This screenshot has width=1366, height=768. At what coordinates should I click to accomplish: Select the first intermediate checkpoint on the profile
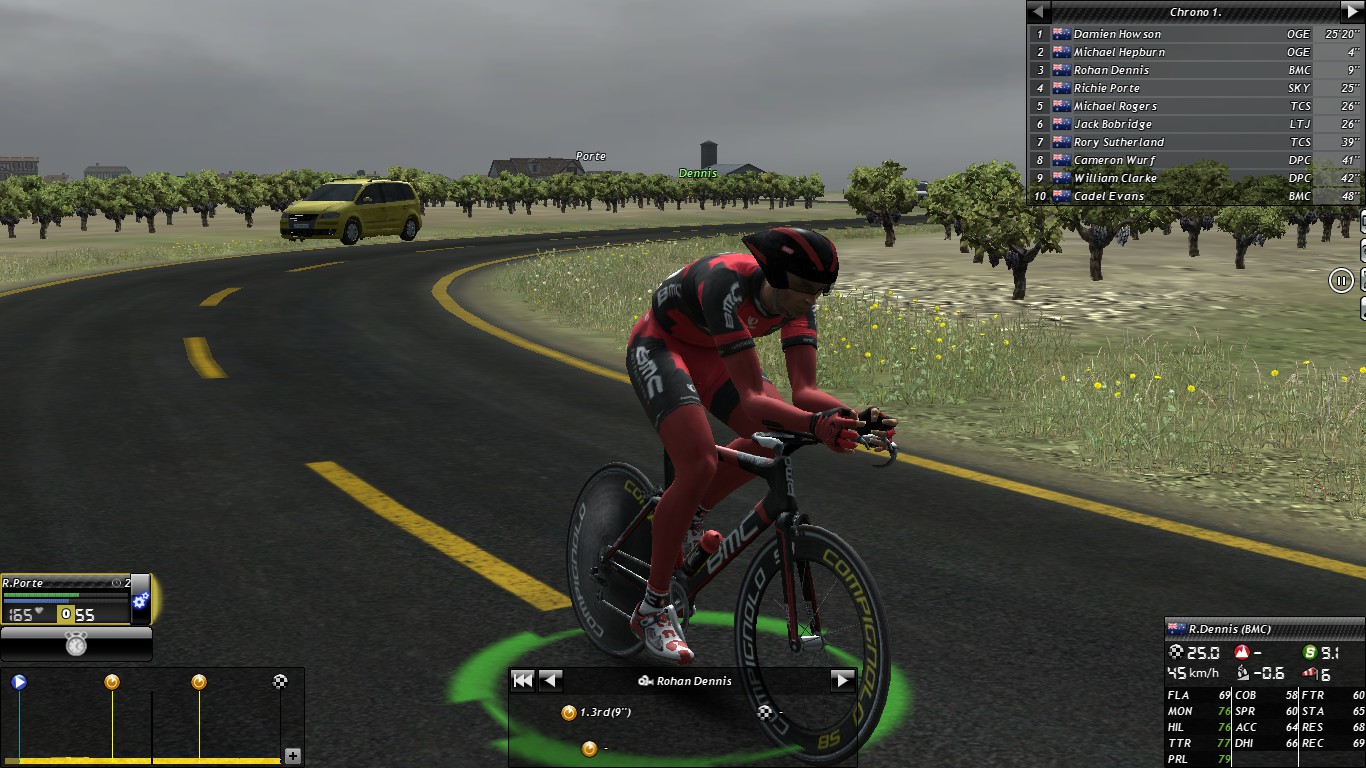coord(112,682)
